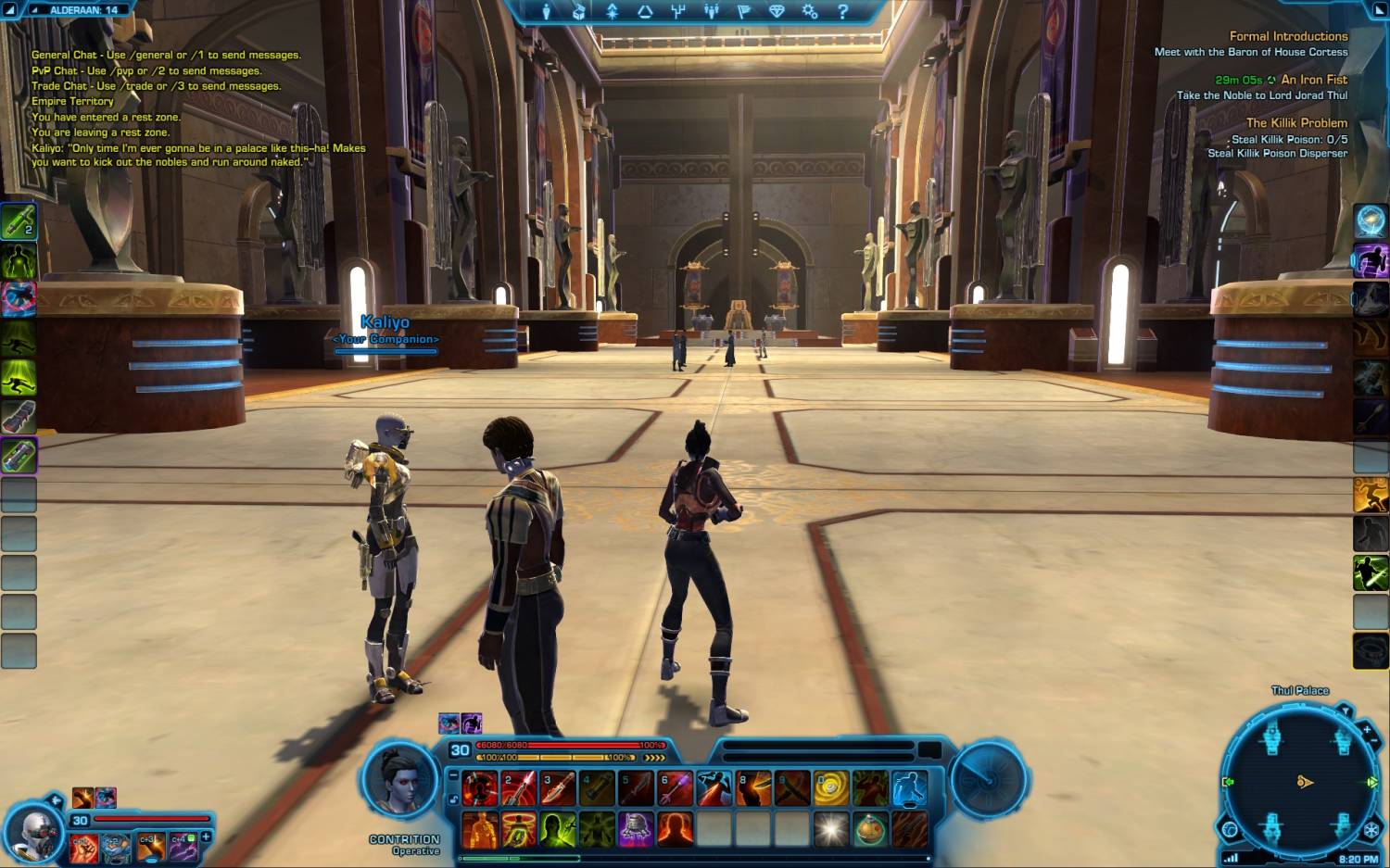Select The Killik Problem quest in tracker

point(1296,122)
